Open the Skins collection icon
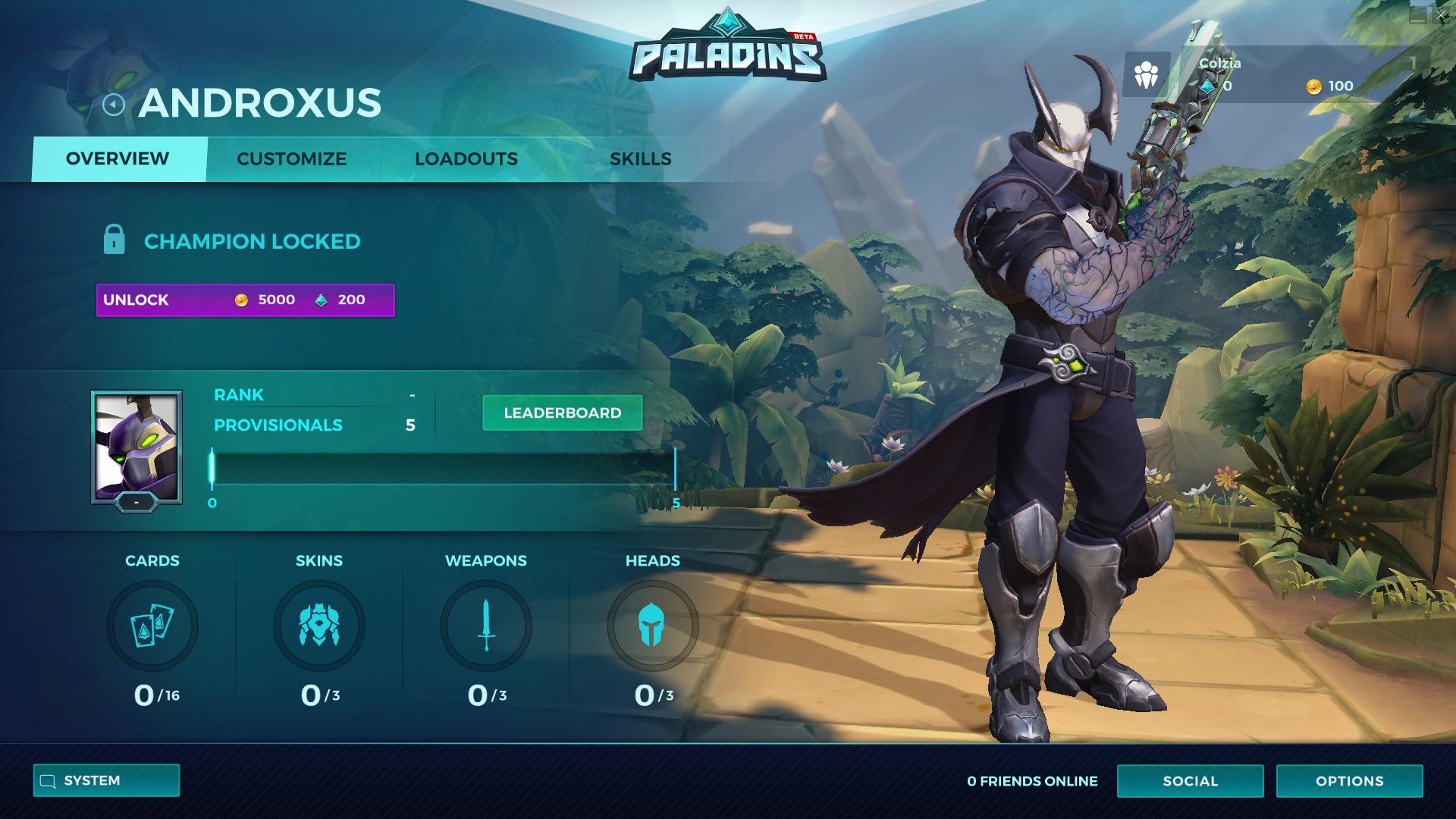Screen dimensions: 1456x819 319,626
